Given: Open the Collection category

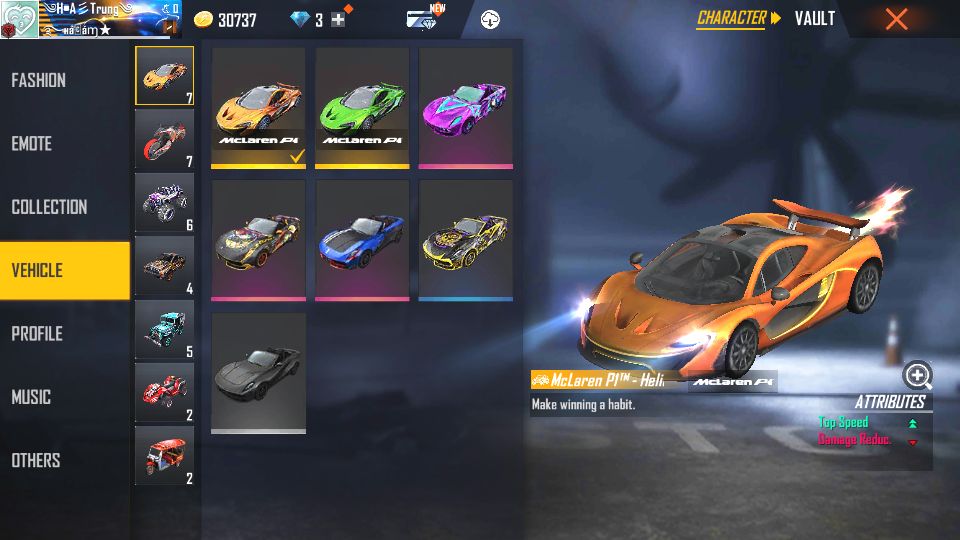Looking at the screenshot, I should click(x=49, y=207).
